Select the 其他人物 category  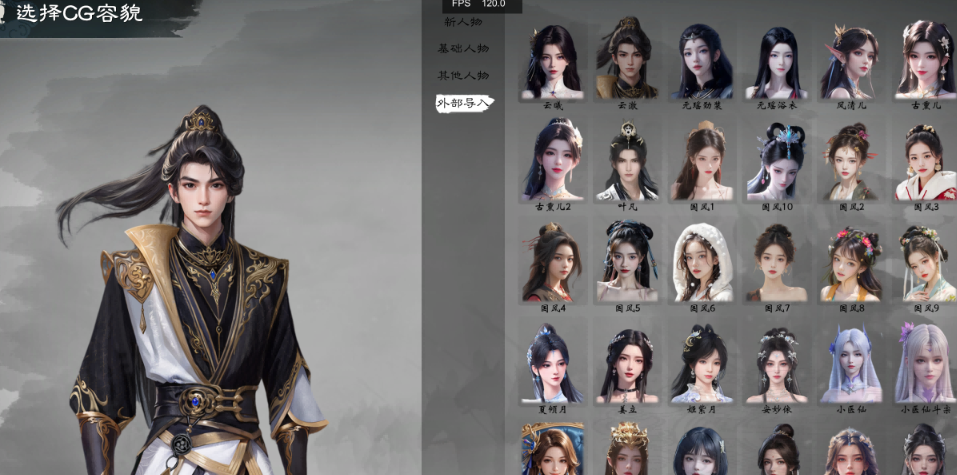(x=463, y=75)
